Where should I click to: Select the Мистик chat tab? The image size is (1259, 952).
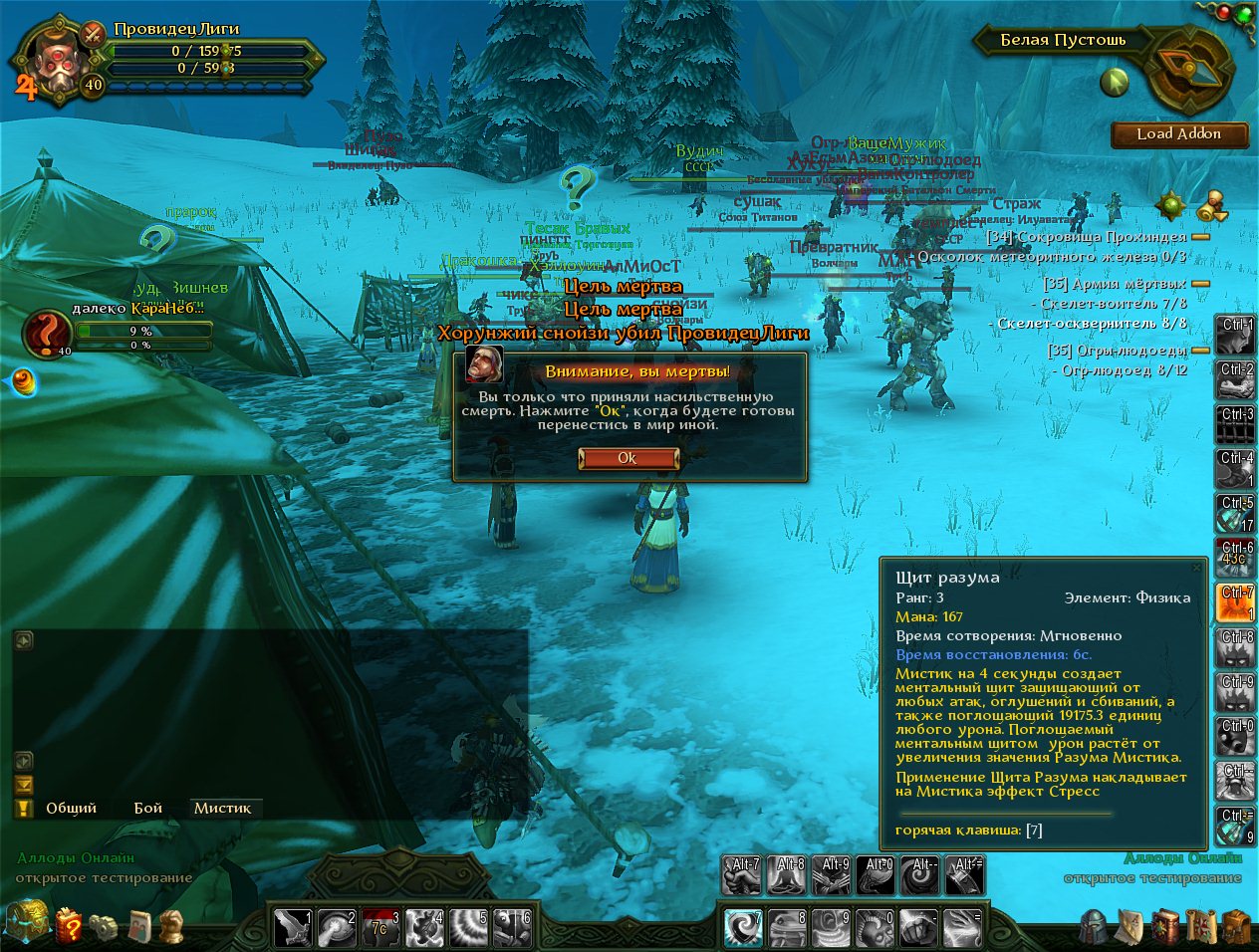click(x=222, y=808)
